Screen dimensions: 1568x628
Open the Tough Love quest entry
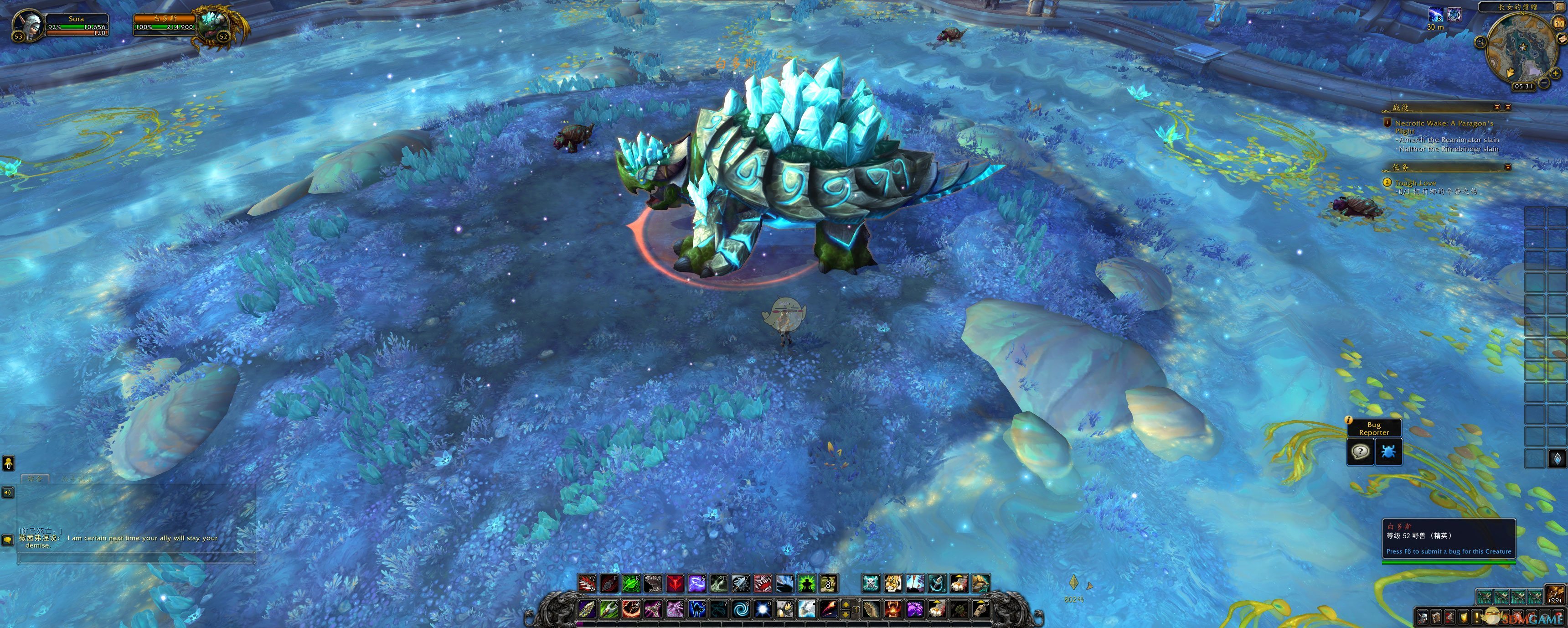[x=1415, y=183]
